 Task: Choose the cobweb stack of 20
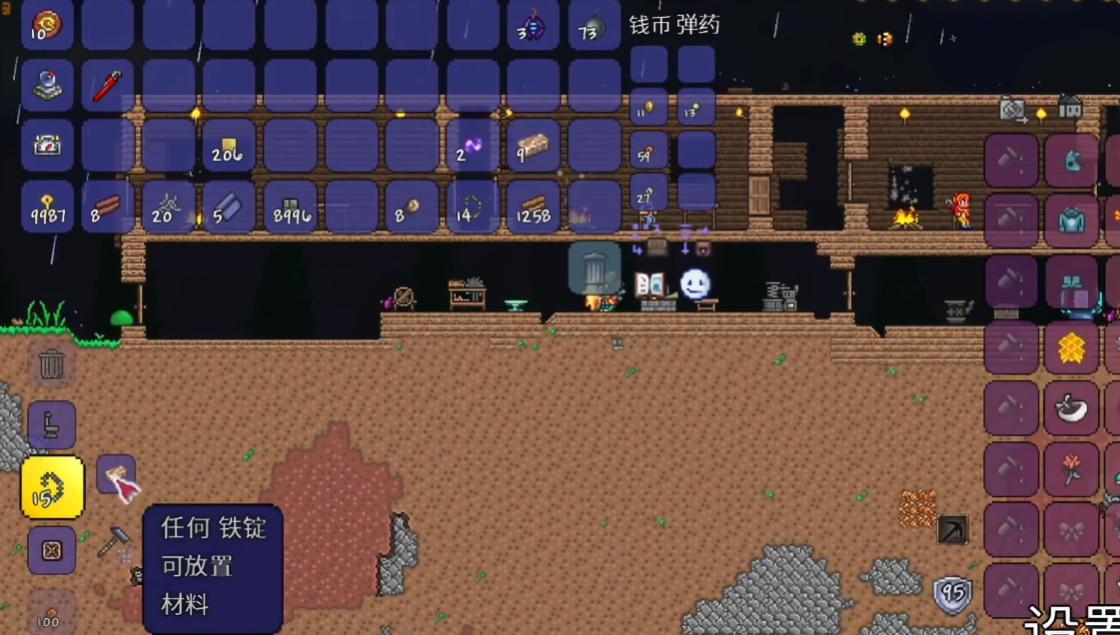[x=168, y=208]
